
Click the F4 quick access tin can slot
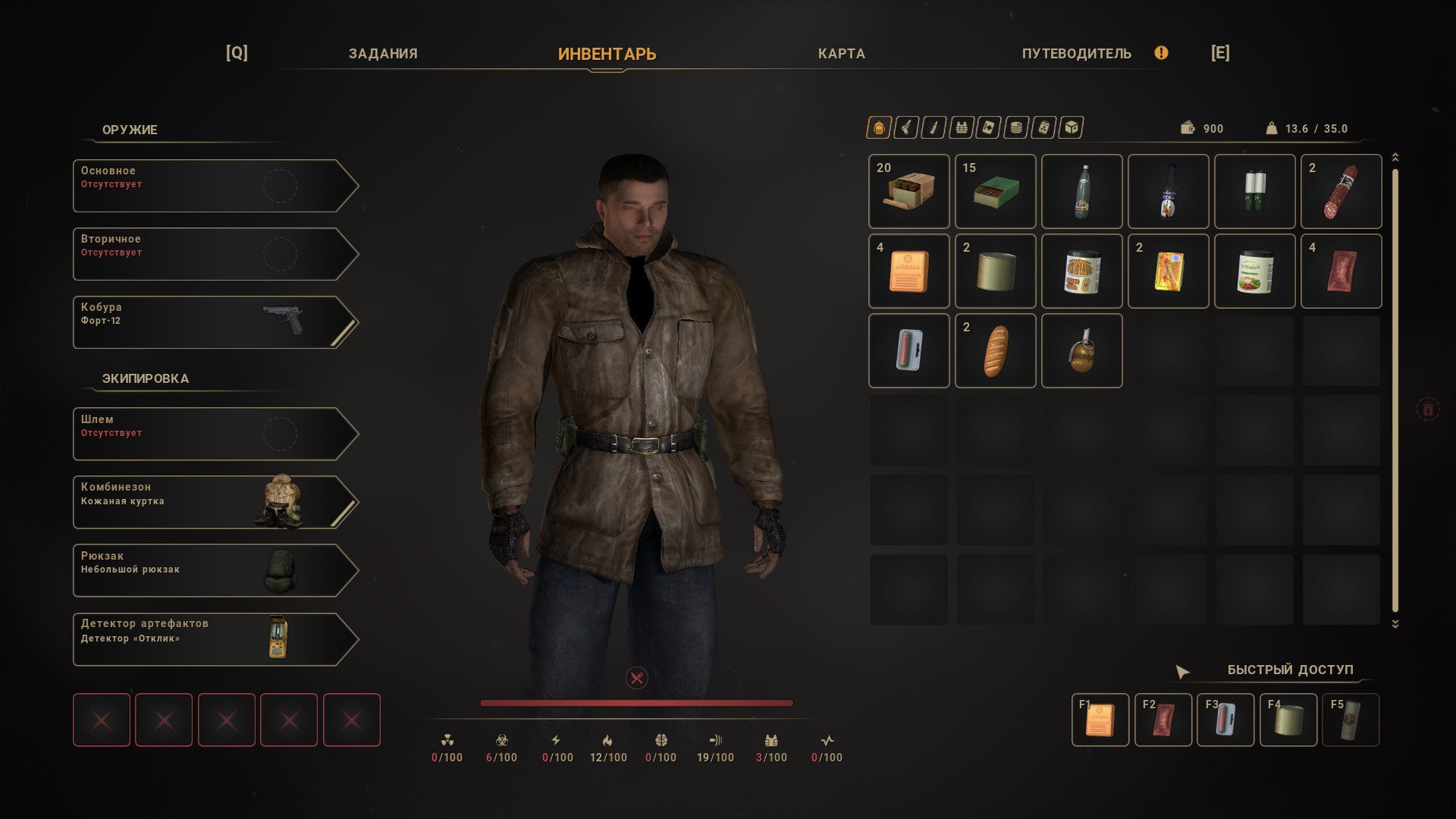[x=1288, y=720]
